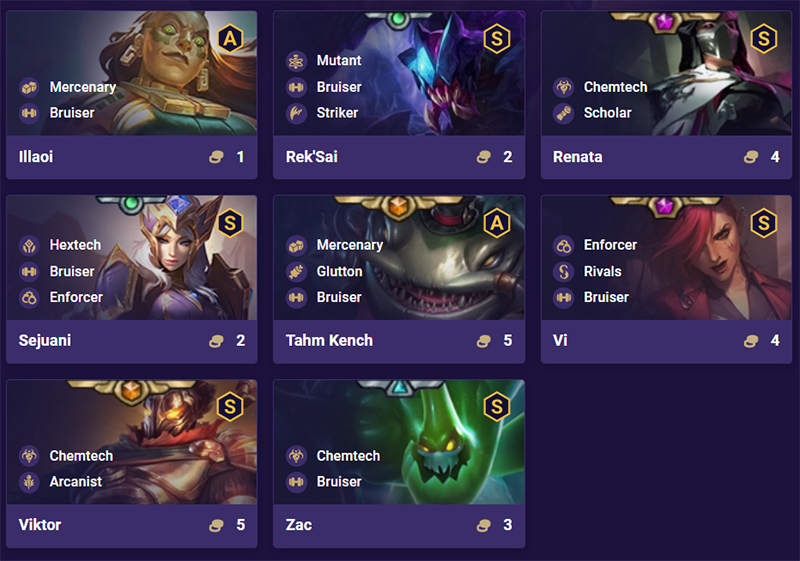Select the Illaoi champion card

pos(131,95)
